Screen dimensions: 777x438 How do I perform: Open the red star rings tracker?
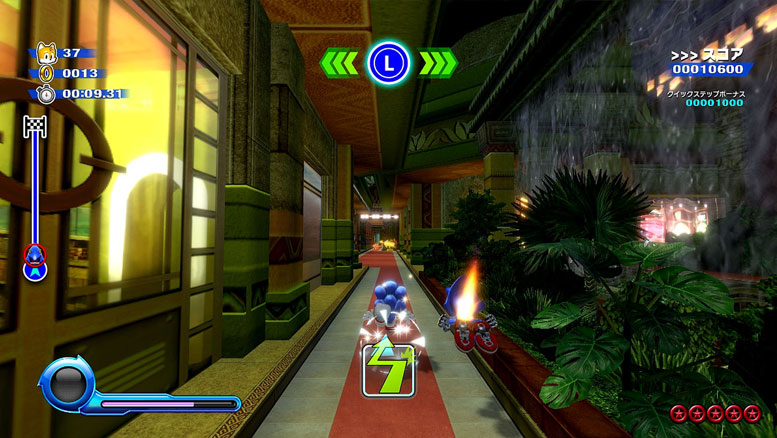[x=715, y=413]
